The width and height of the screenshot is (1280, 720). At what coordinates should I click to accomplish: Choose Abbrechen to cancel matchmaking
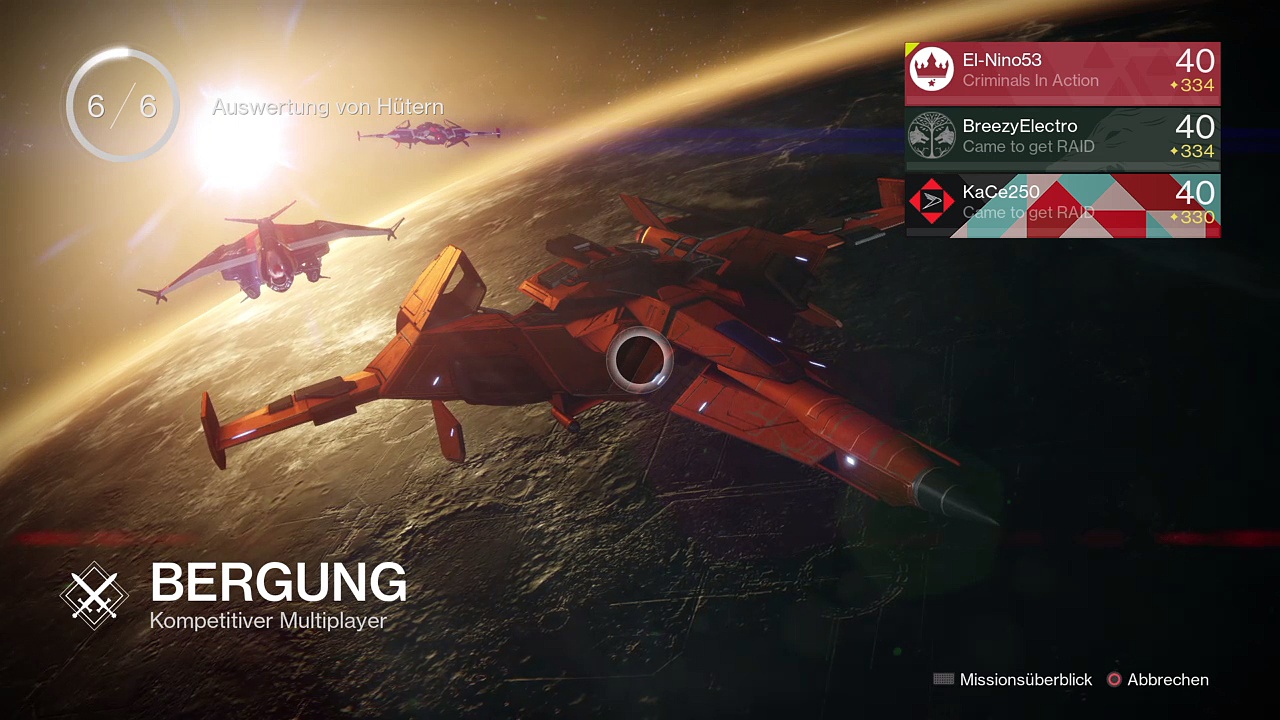[1158, 680]
